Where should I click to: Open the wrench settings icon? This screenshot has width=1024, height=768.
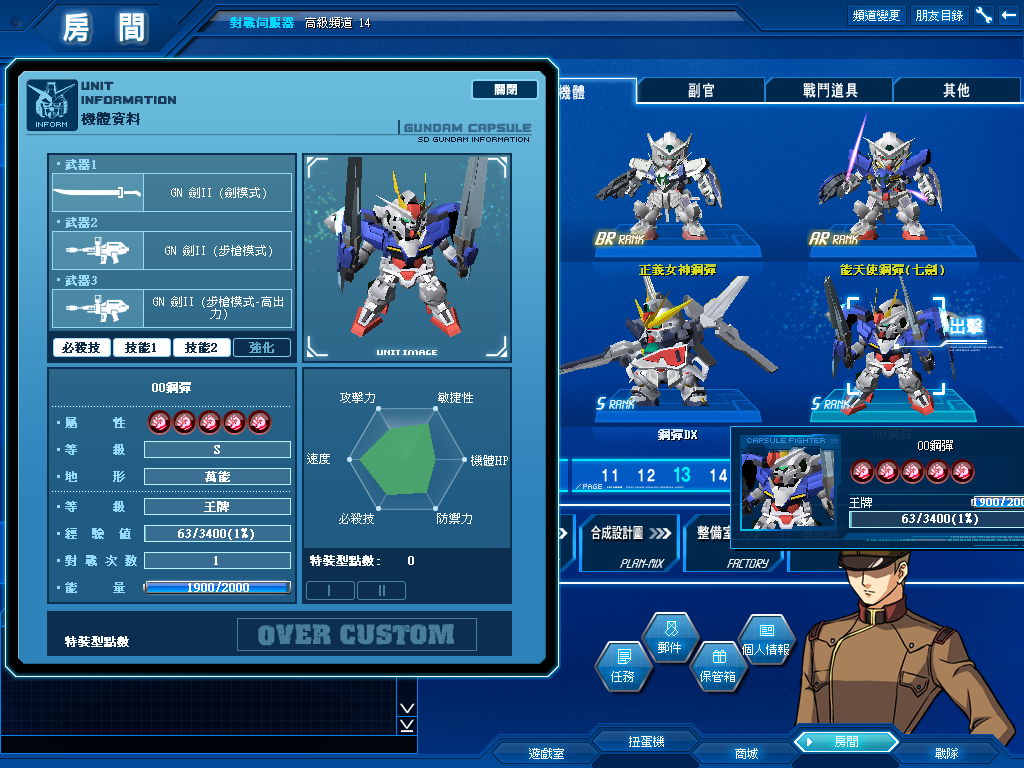pyautogui.click(x=983, y=15)
